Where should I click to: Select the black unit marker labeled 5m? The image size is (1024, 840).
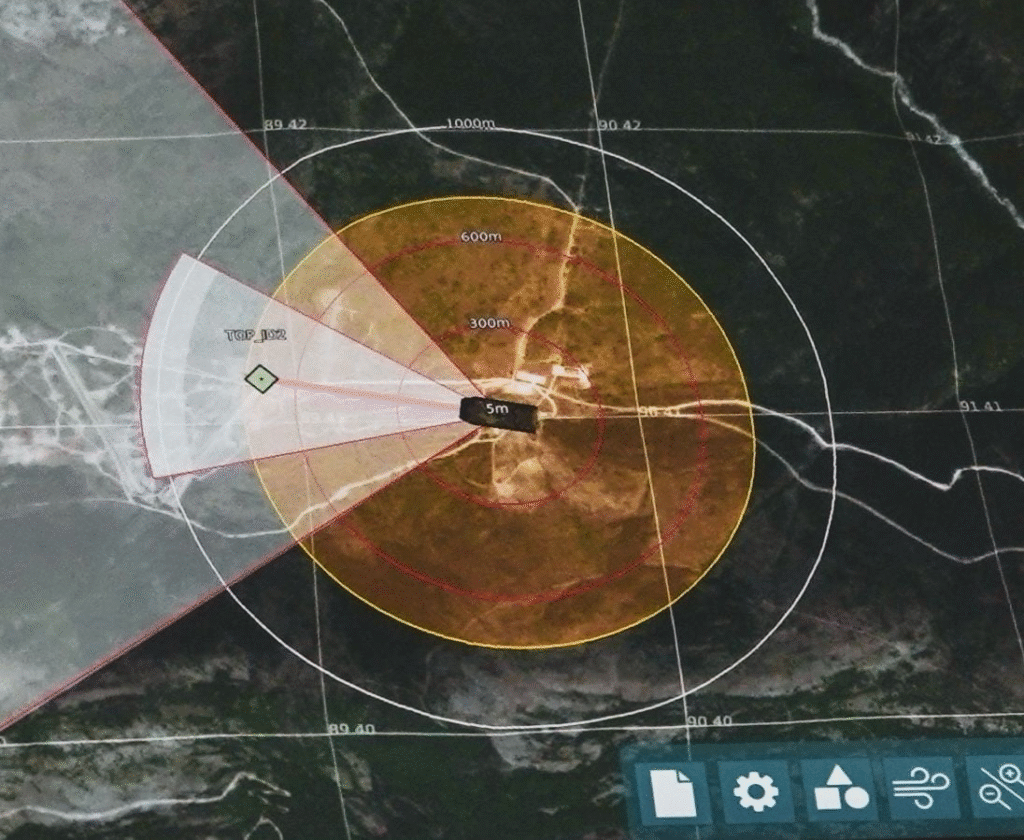[498, 413]
